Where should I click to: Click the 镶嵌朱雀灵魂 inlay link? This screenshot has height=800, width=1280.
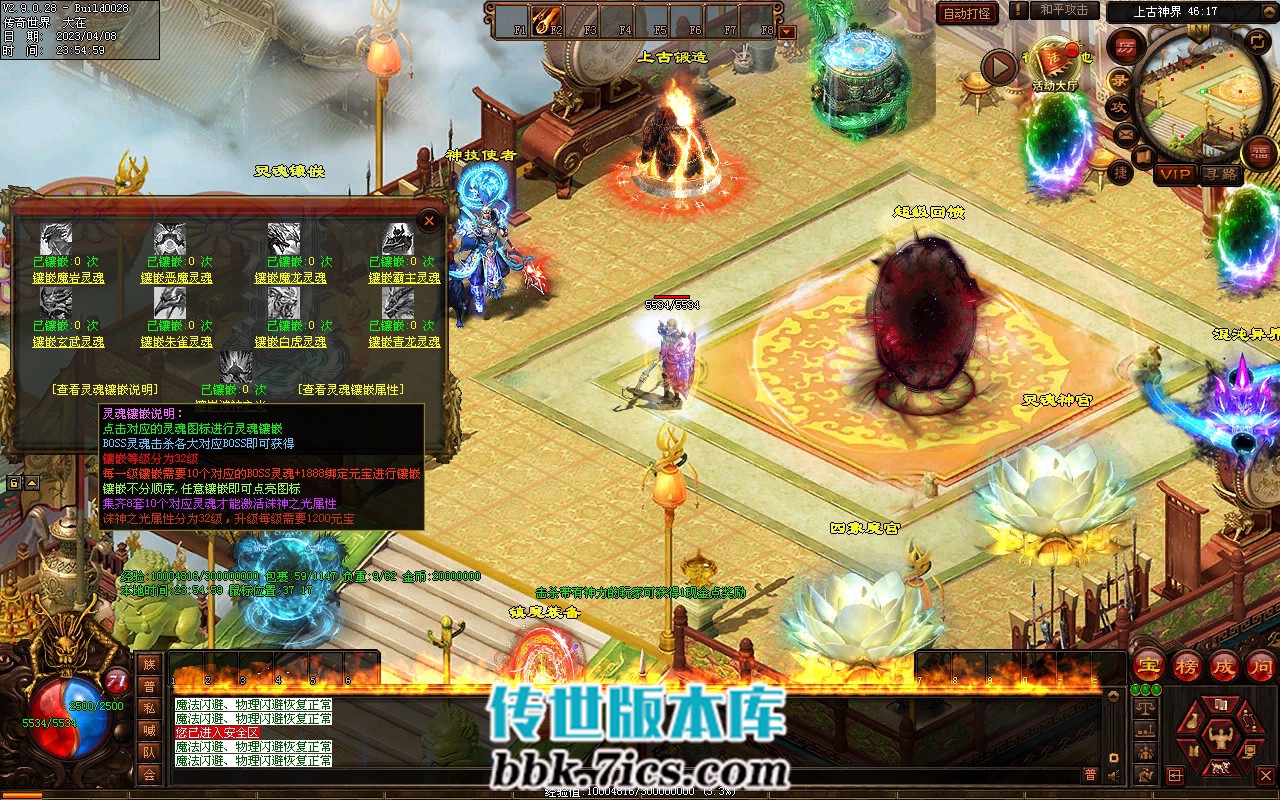(x=176, y=342)
